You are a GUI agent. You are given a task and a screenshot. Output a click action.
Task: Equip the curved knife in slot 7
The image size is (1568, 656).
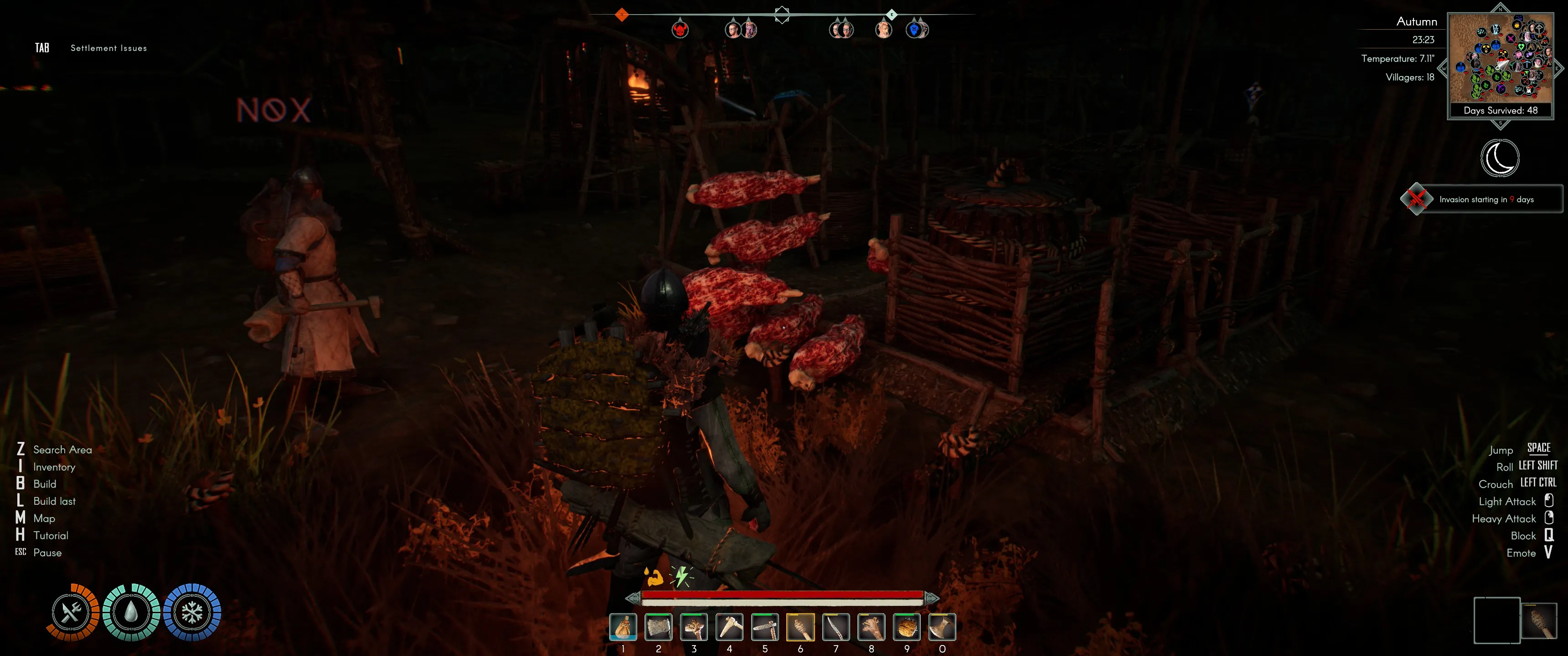tap(836, 627)
